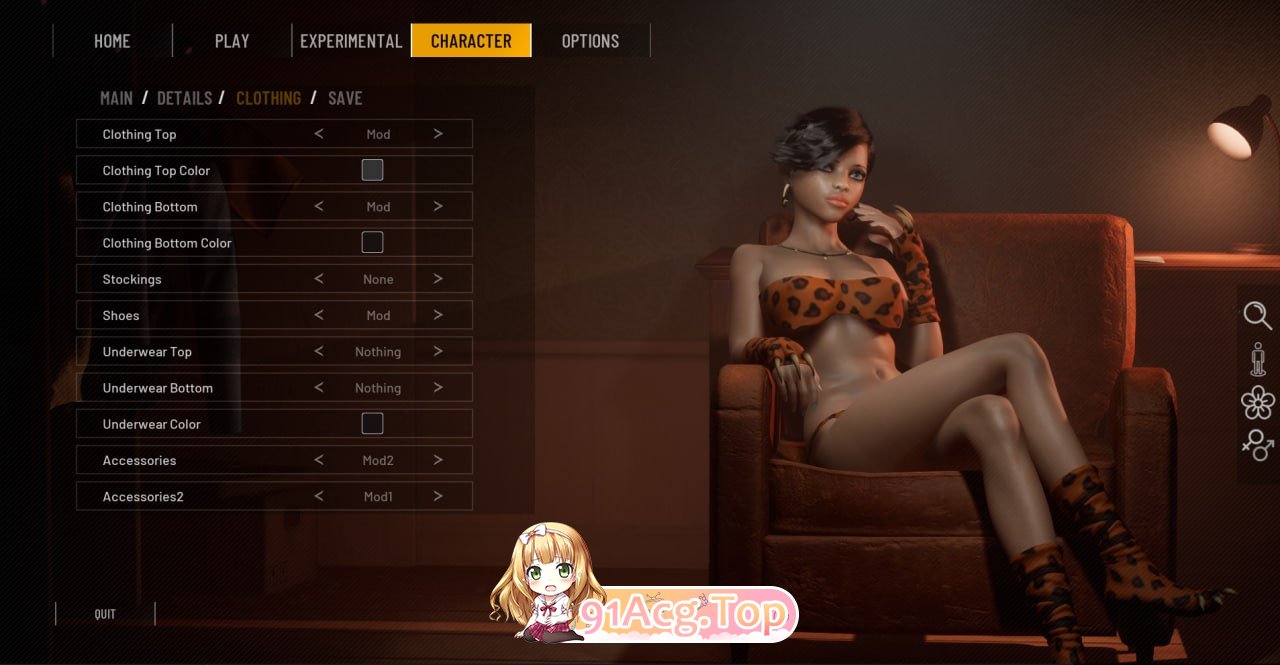
Task: Go to the Options tab
Action: coord(590,41)
